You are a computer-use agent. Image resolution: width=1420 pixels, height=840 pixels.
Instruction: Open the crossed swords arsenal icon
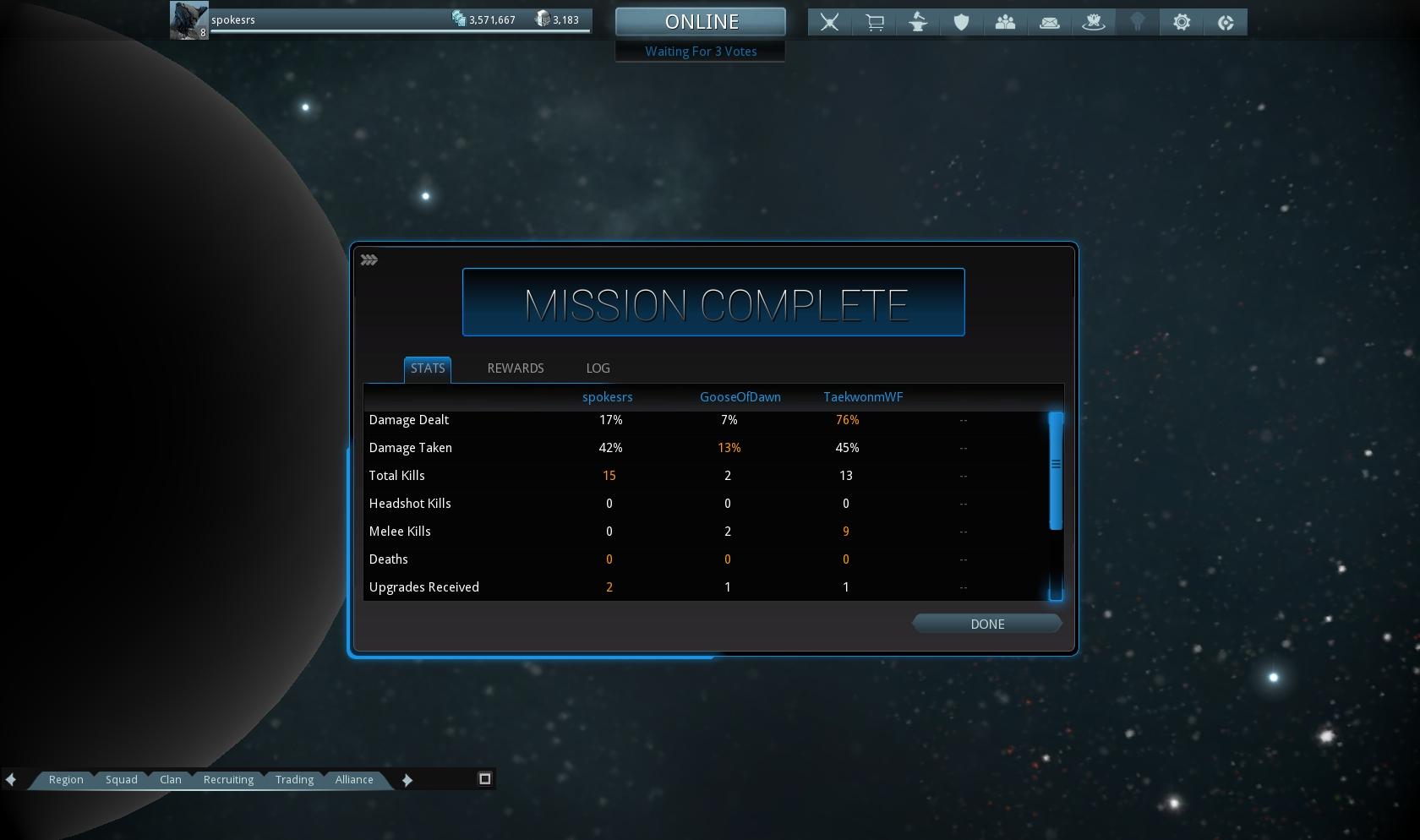point(829,23)
